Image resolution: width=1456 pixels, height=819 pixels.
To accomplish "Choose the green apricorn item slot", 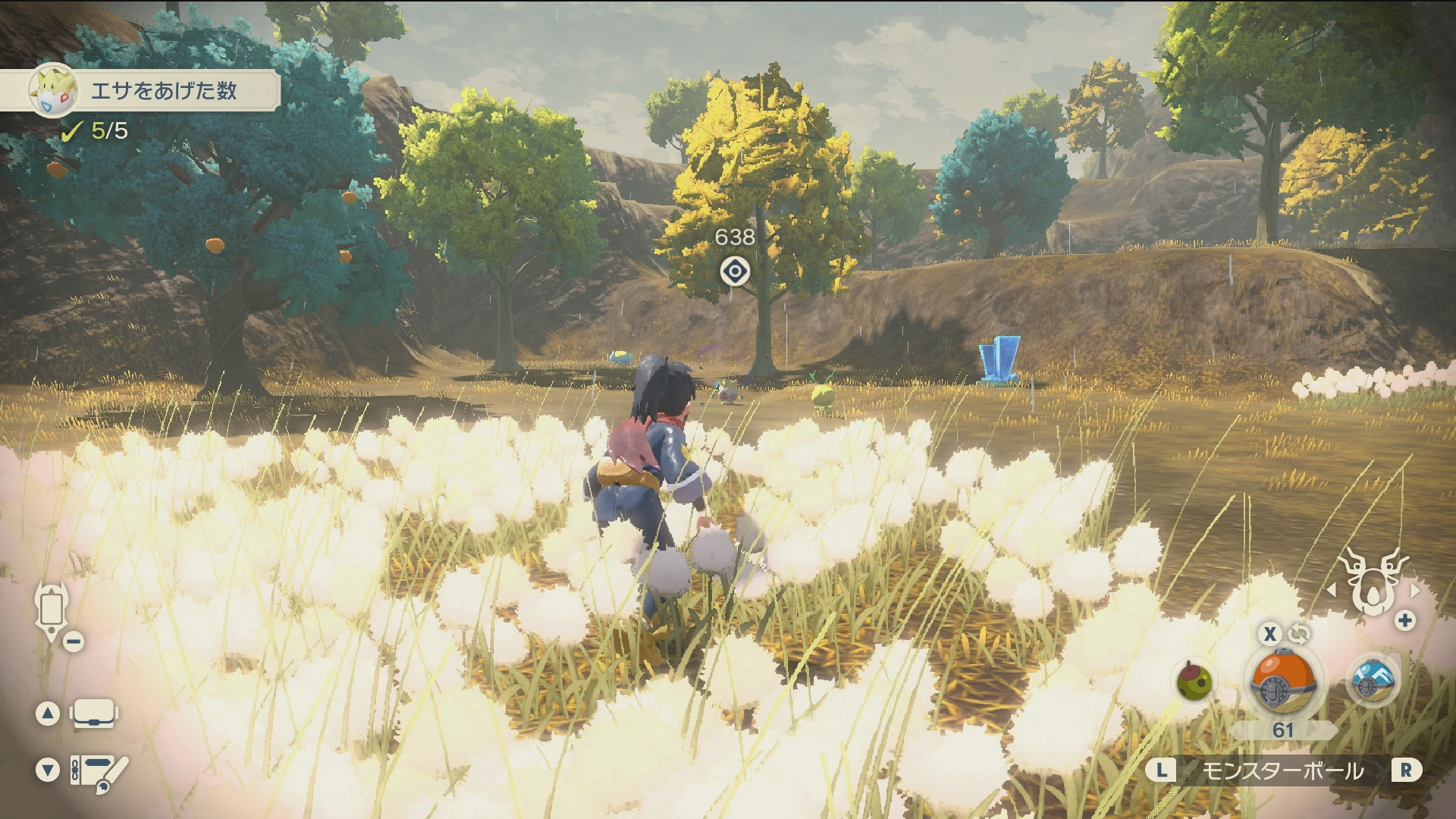I will click(x=1194, y=680).
